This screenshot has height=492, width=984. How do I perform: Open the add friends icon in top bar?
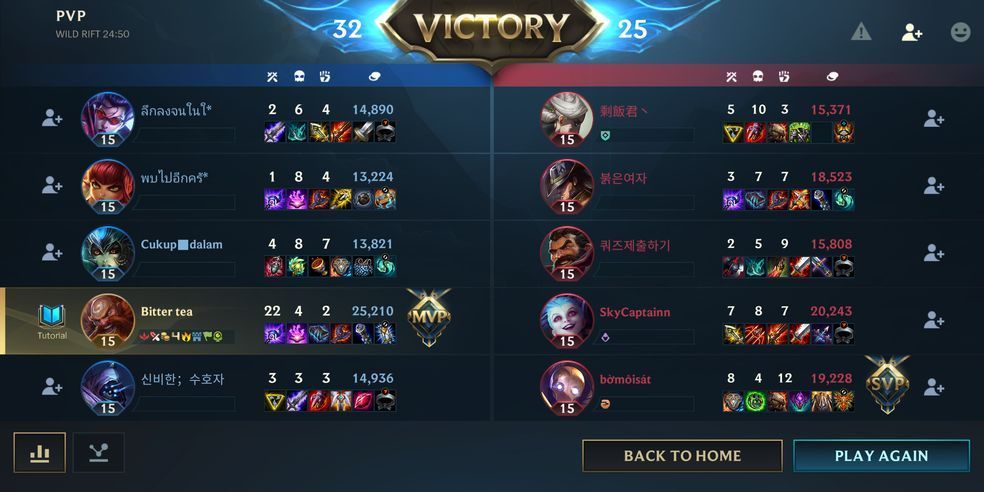911,32
